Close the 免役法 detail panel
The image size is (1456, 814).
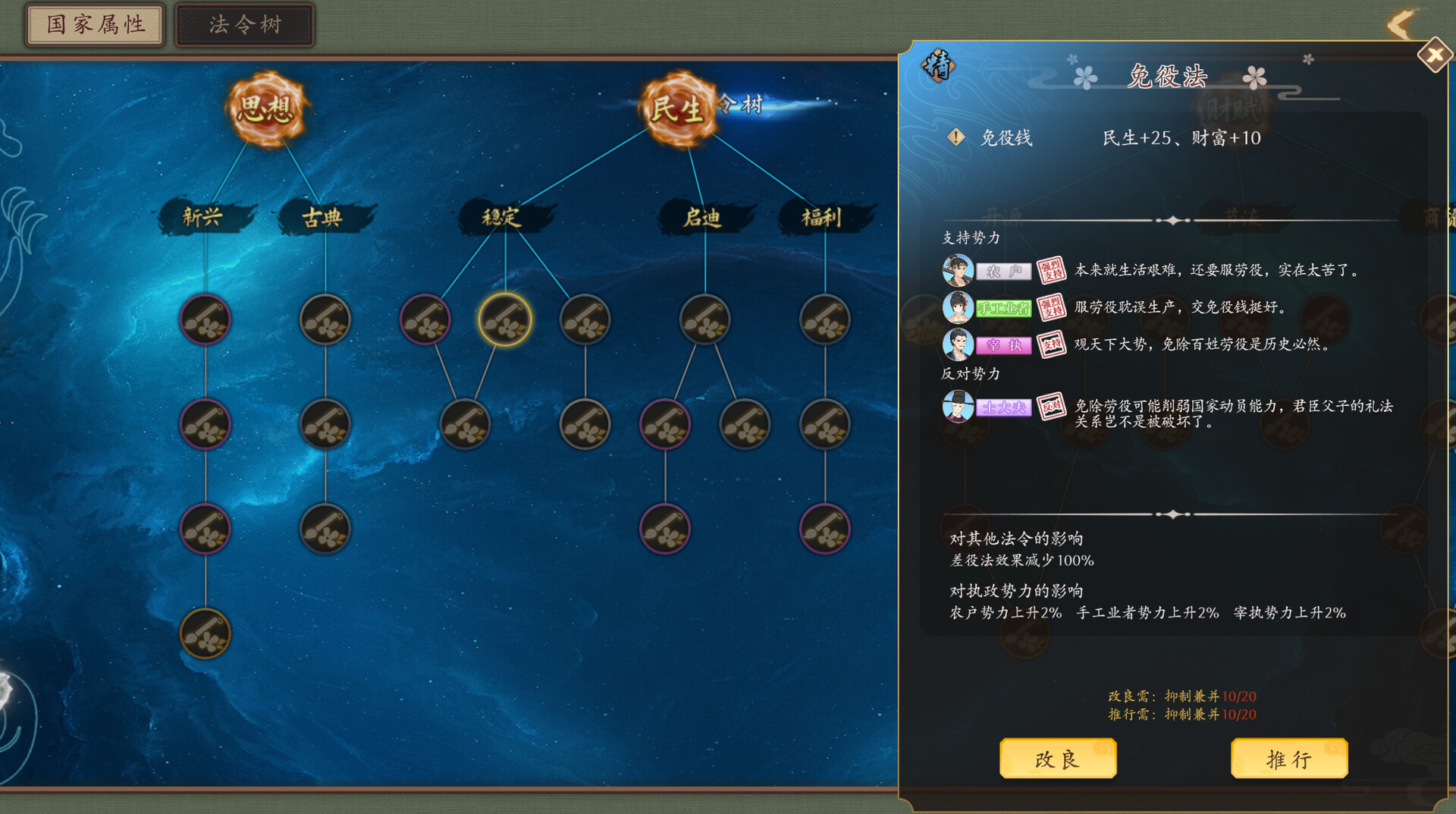[x=1436, y=55]
